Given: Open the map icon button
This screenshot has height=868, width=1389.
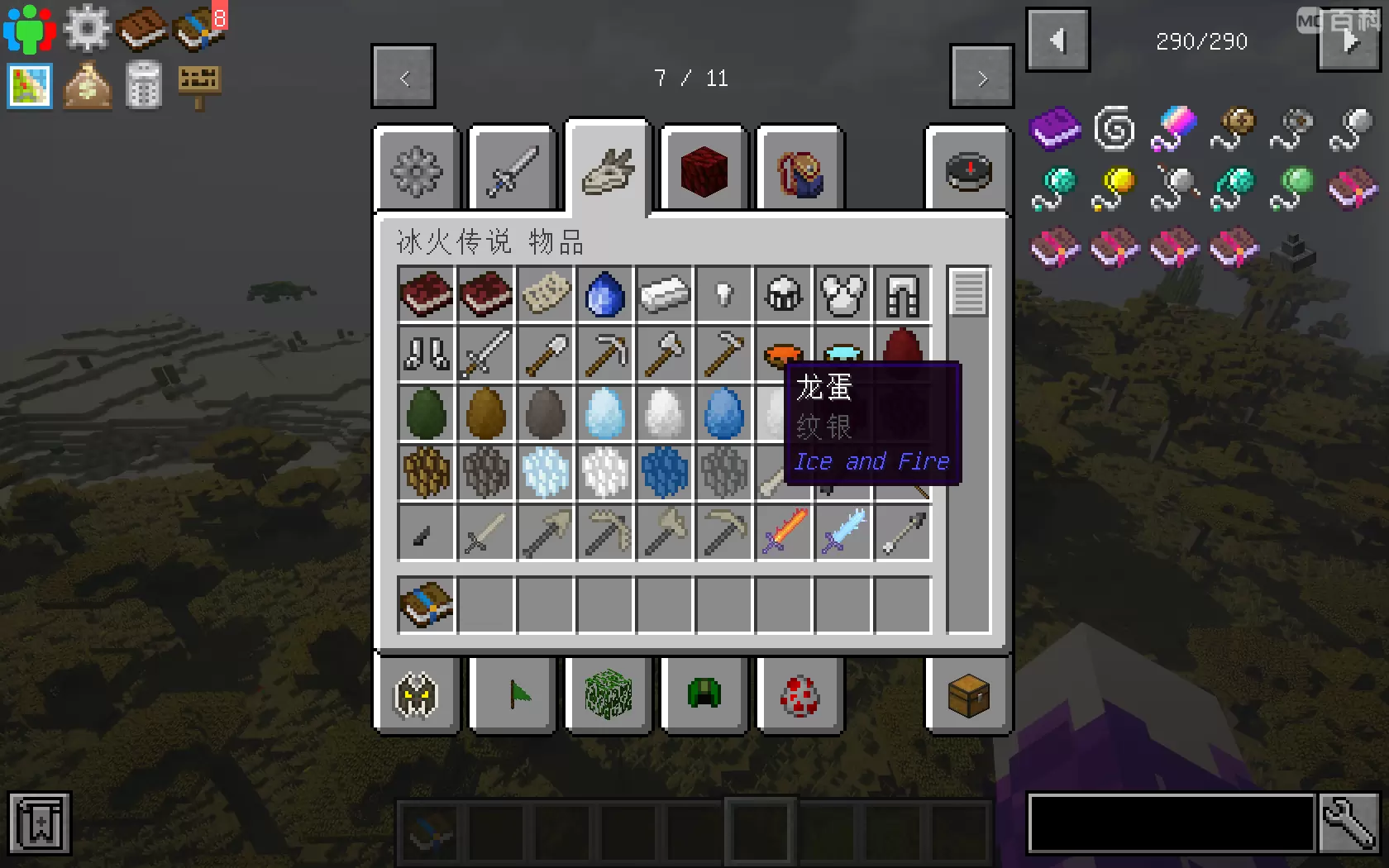Looking at the screenshot, I should [x=30, y=86].
